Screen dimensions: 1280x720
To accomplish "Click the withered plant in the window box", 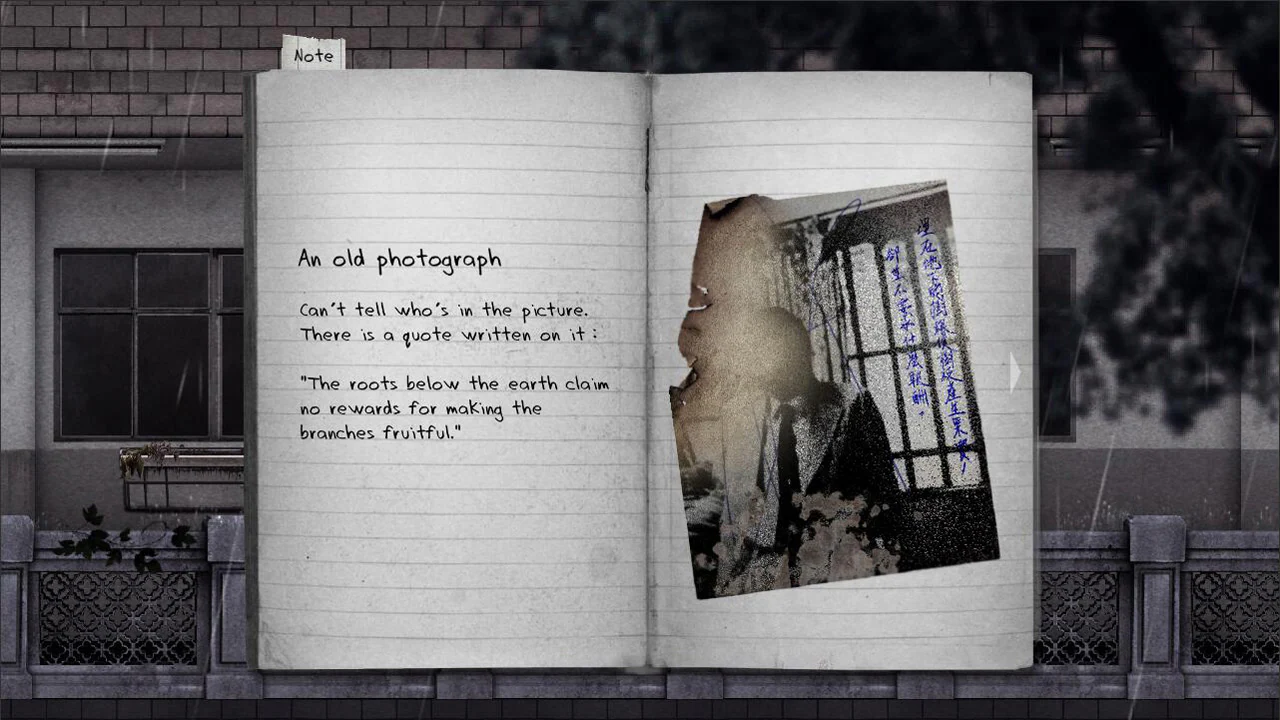I will tap(135, 460).
